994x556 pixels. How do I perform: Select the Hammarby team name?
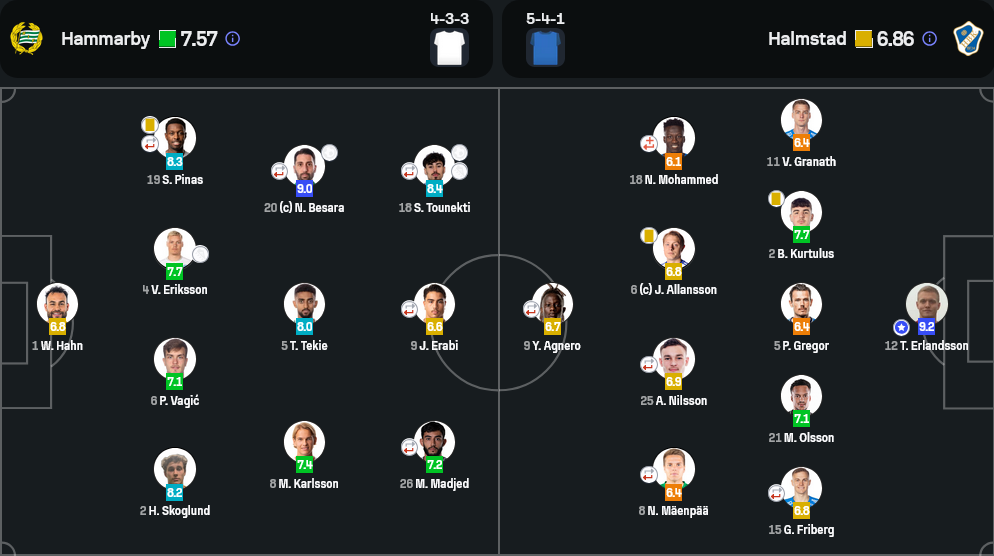(105, 39)
